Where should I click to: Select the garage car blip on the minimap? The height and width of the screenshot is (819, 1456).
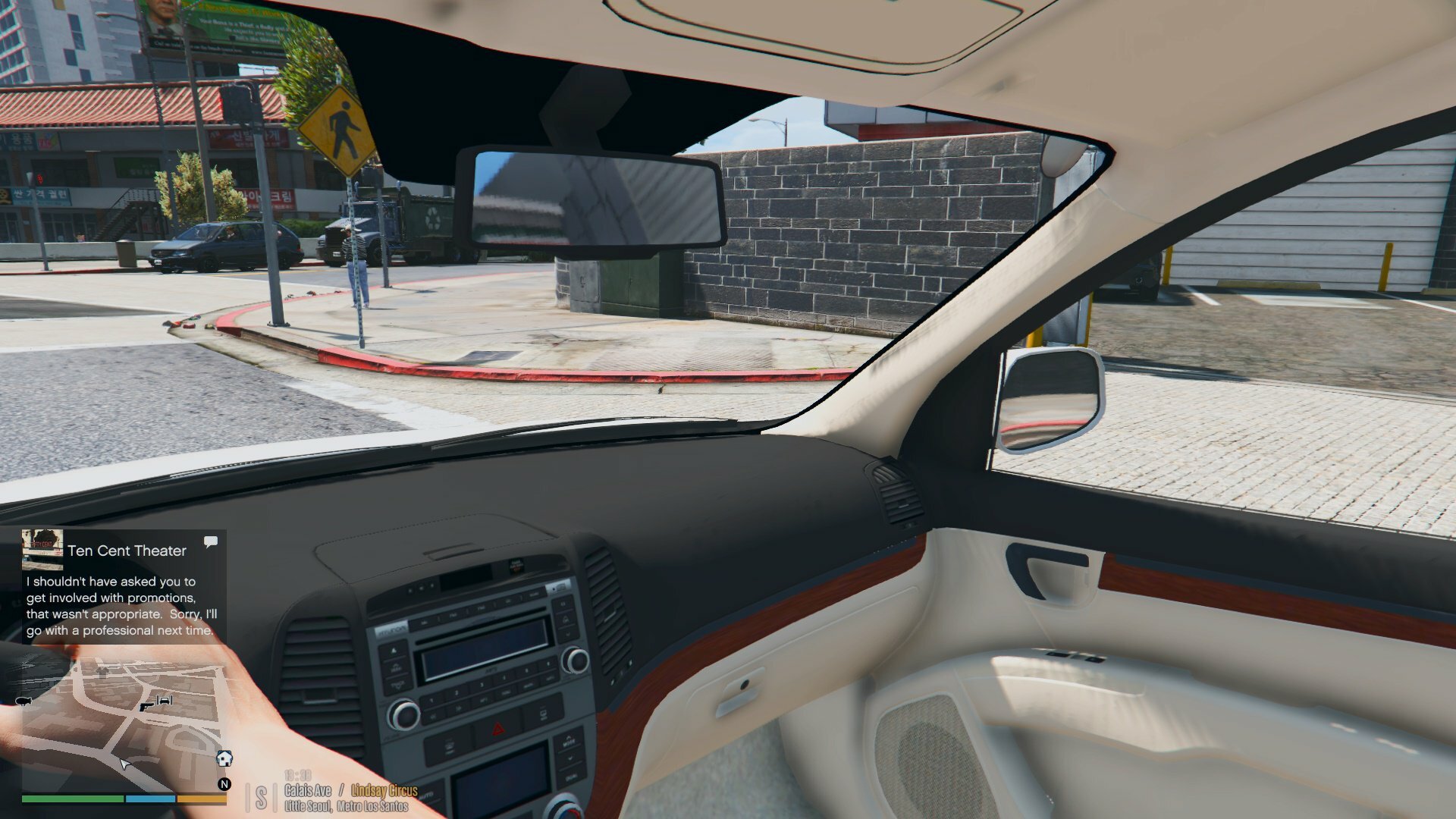165,700
